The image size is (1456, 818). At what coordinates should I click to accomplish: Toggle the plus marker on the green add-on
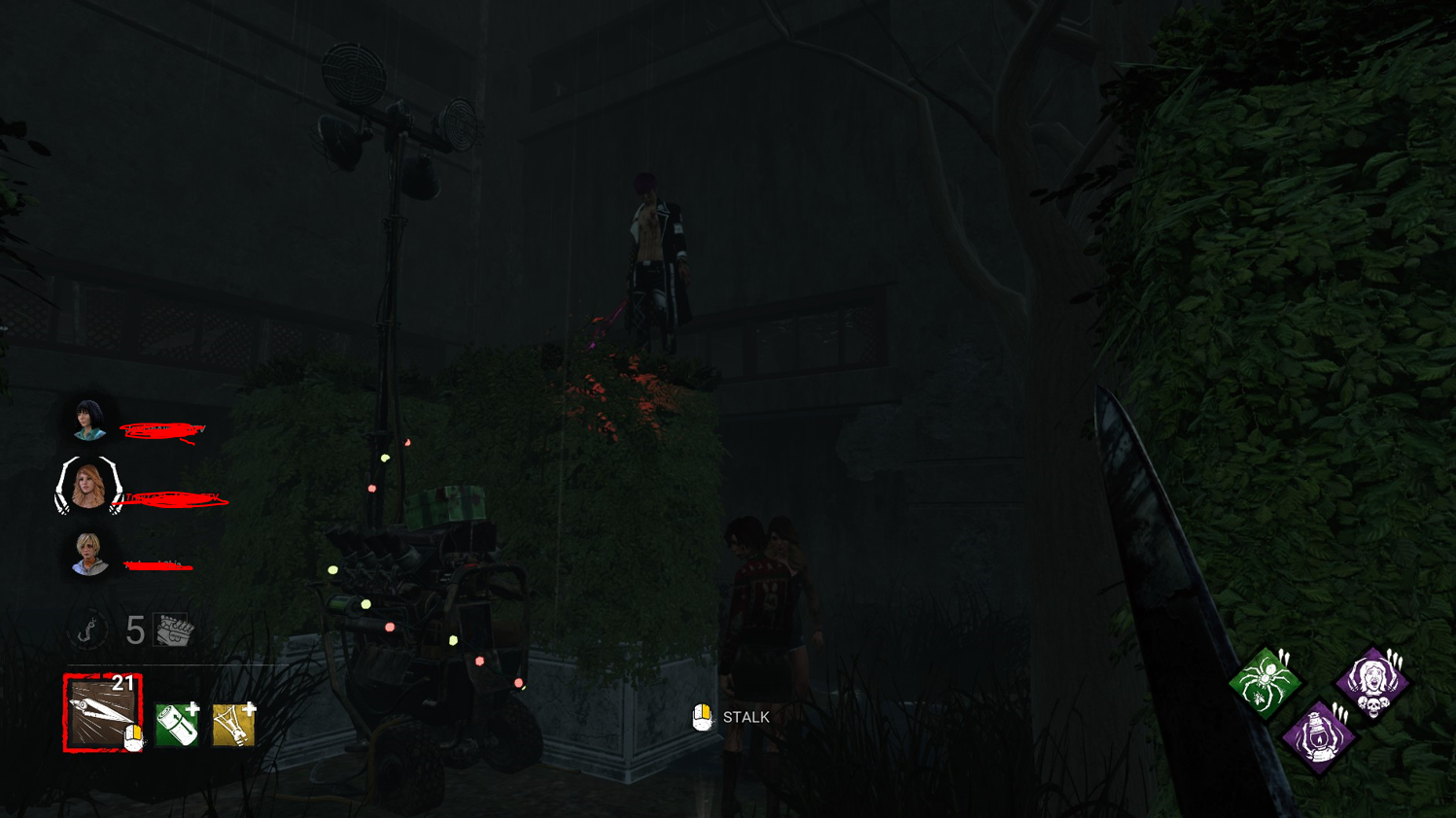coord(192,708)
